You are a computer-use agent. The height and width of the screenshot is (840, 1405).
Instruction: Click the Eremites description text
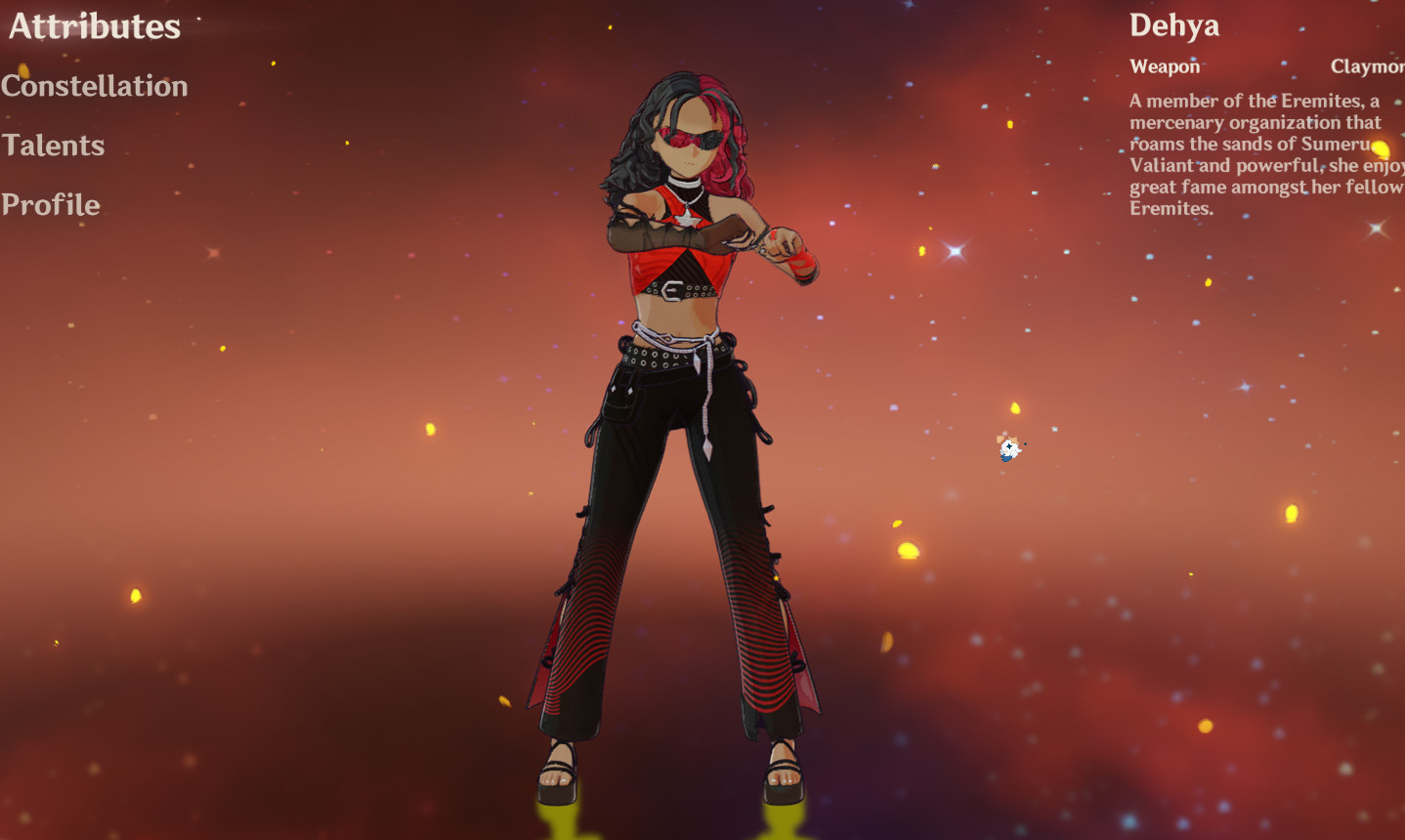click(1260, 154)
